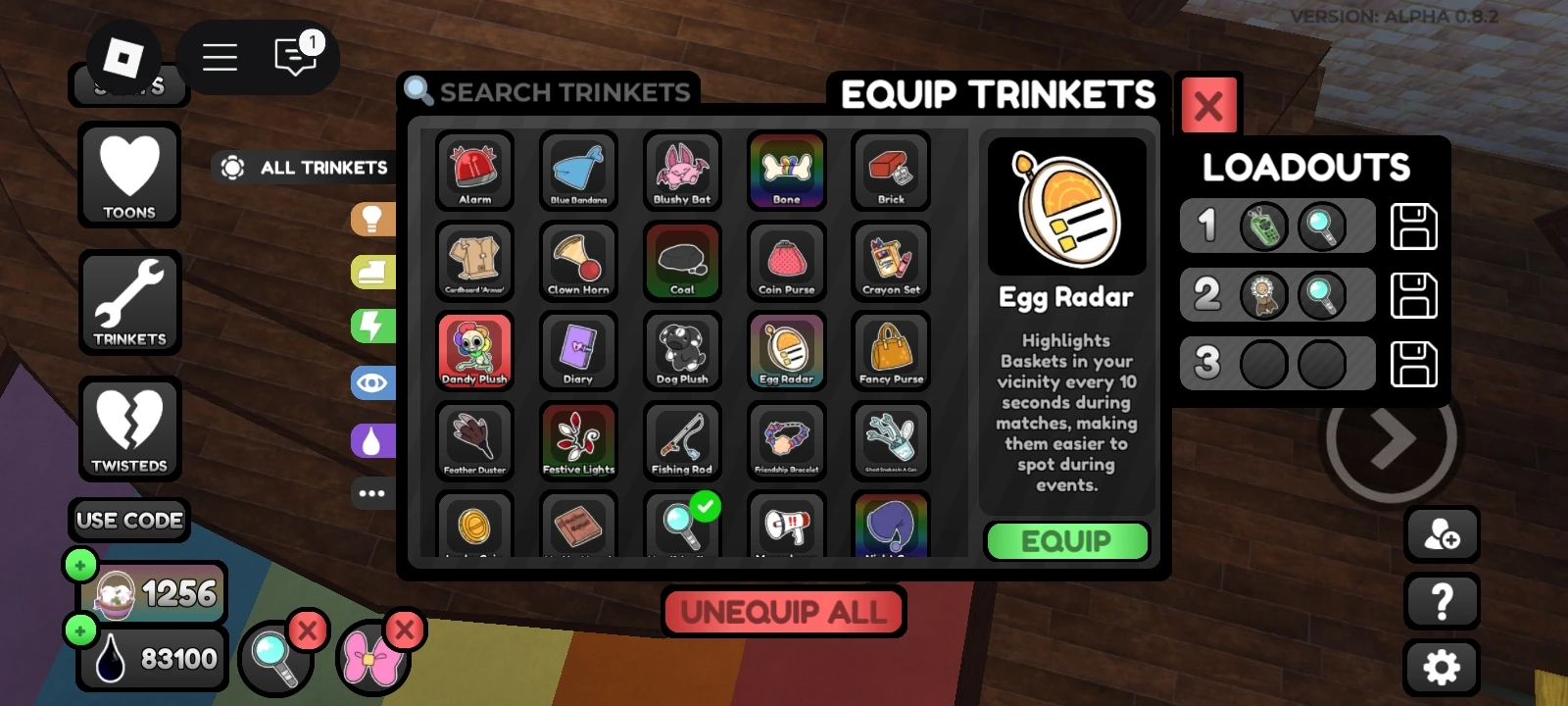Toggle the eye trinket filter
Image resolution: width=1568 pixels, height=706 pixels.
372,382
